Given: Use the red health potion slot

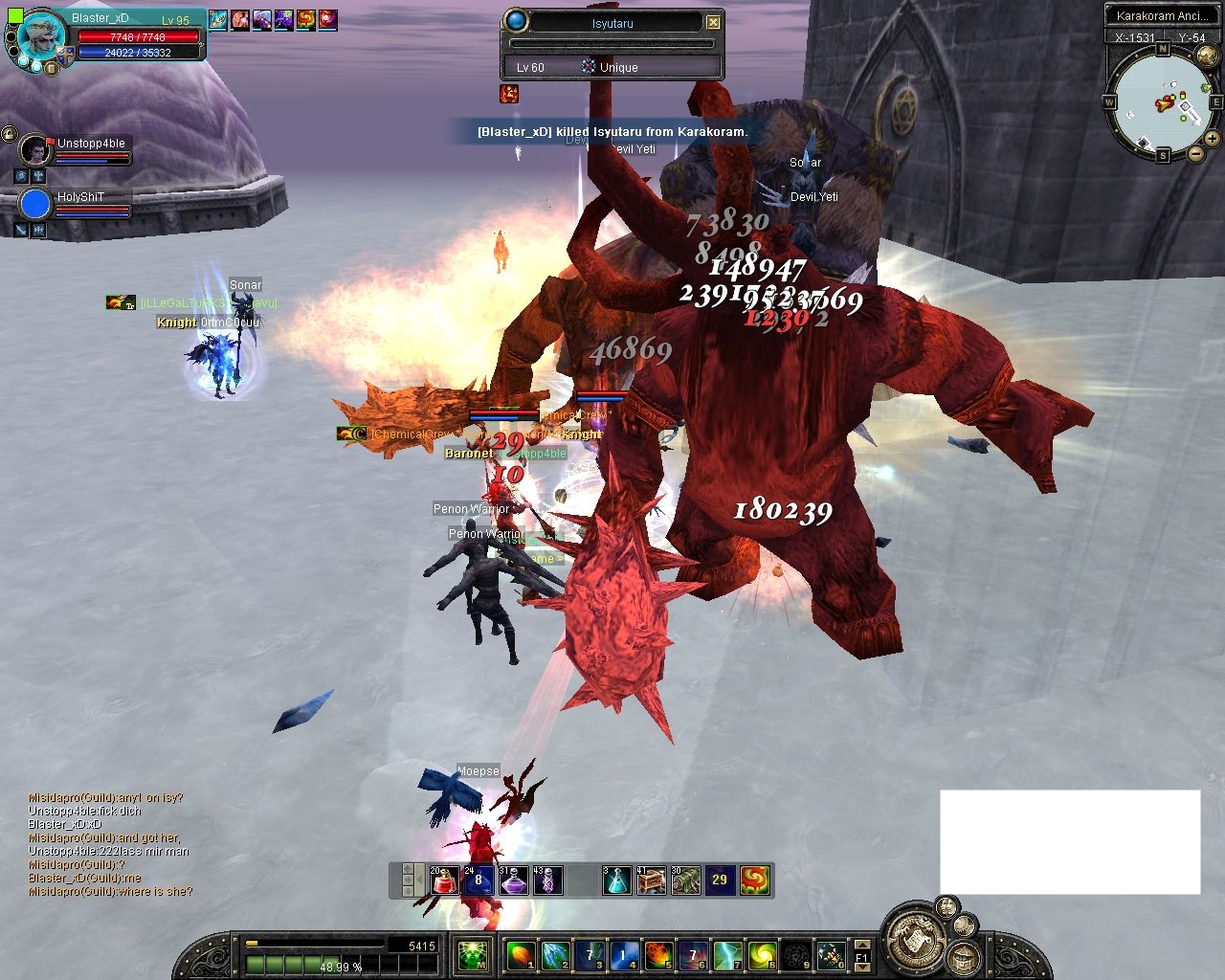Looking at the screenshot, I should pos(444,880).
